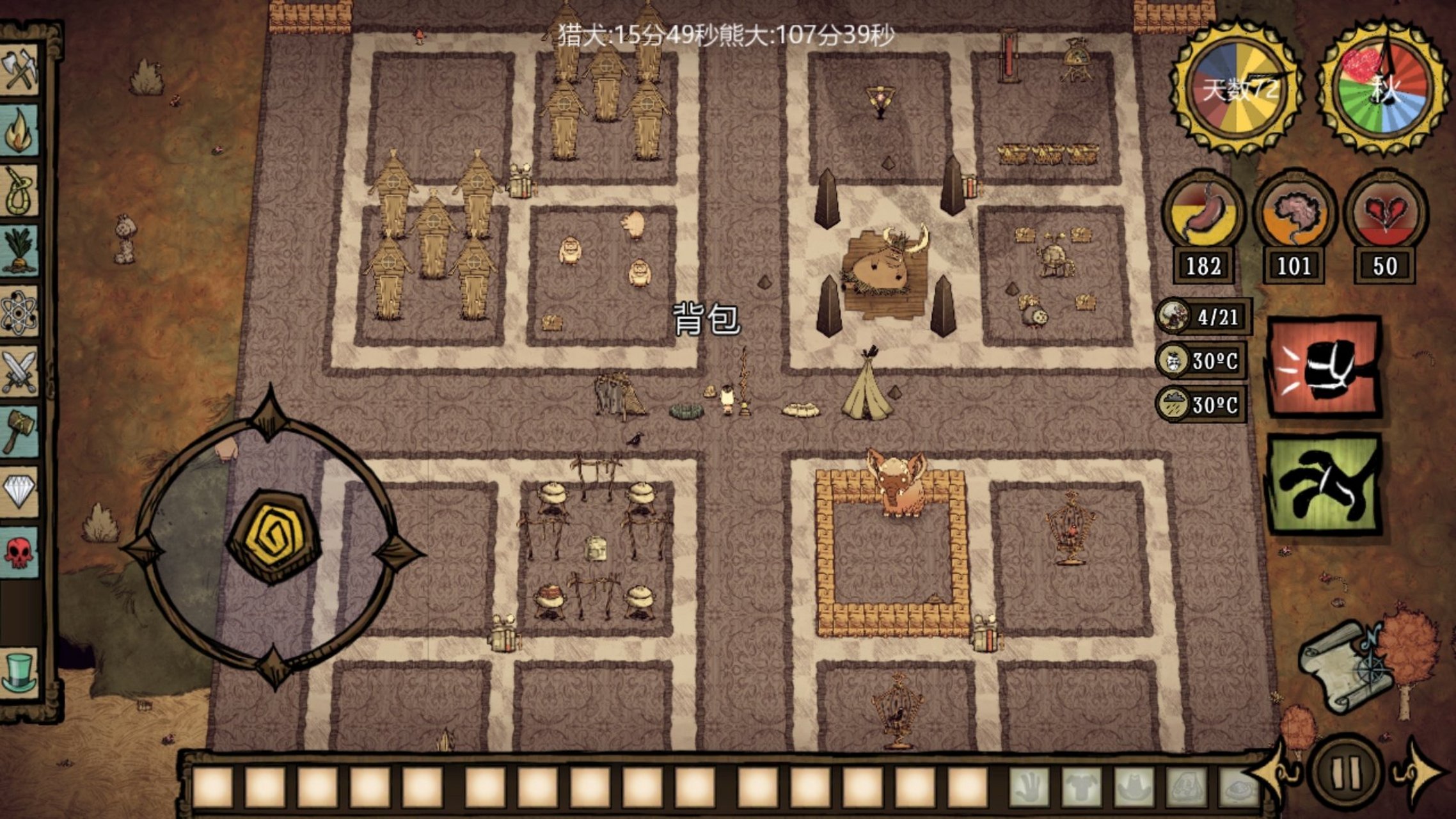Tap the yellow spiral joystick knob

(x=274, y=537)
